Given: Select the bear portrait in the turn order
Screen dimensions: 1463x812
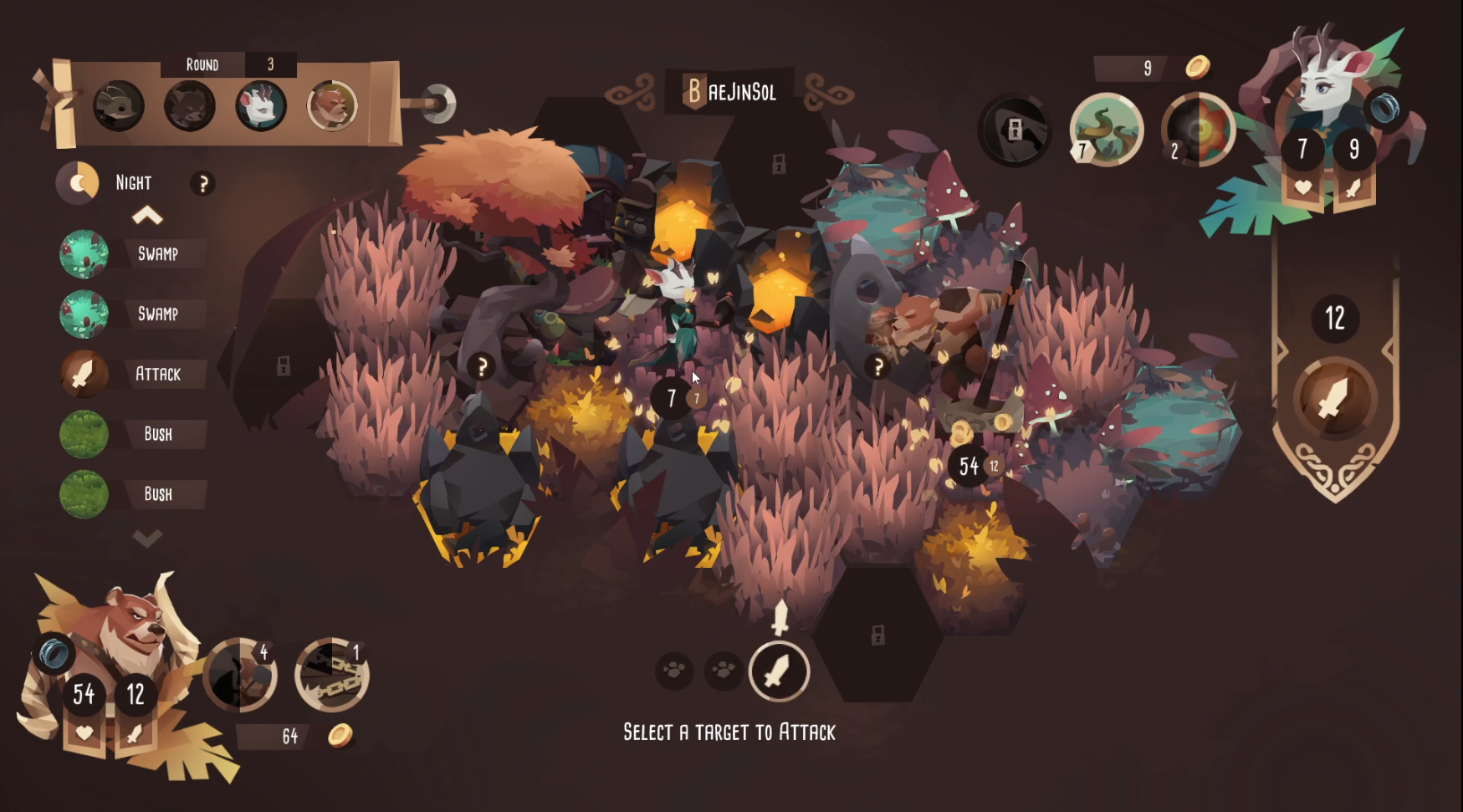Looking at the screenshot, I should point(332,106).
